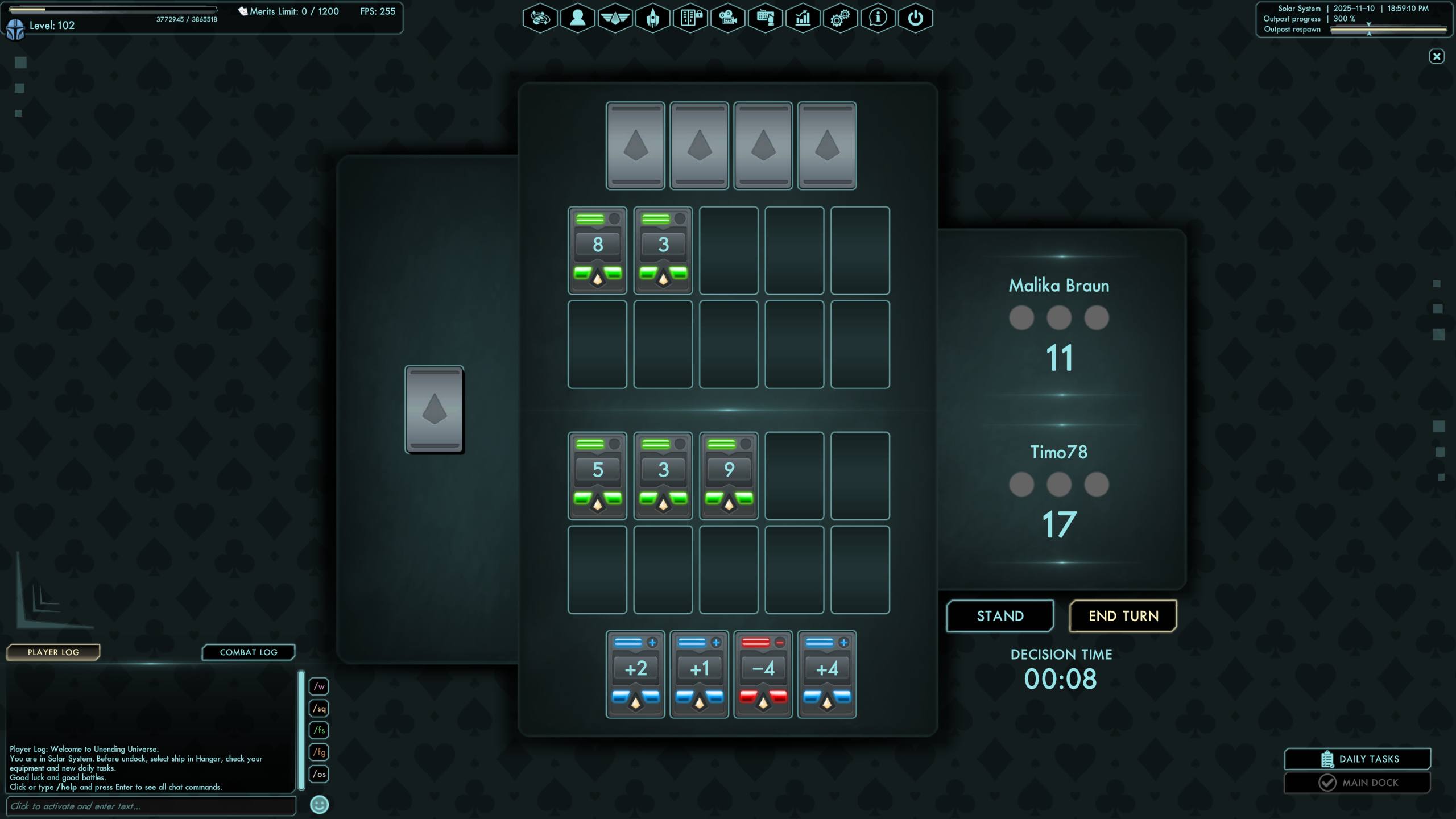Open the Daily Tasks panel
This screenshot has width=1456, height=819.
click(1358, 759)
